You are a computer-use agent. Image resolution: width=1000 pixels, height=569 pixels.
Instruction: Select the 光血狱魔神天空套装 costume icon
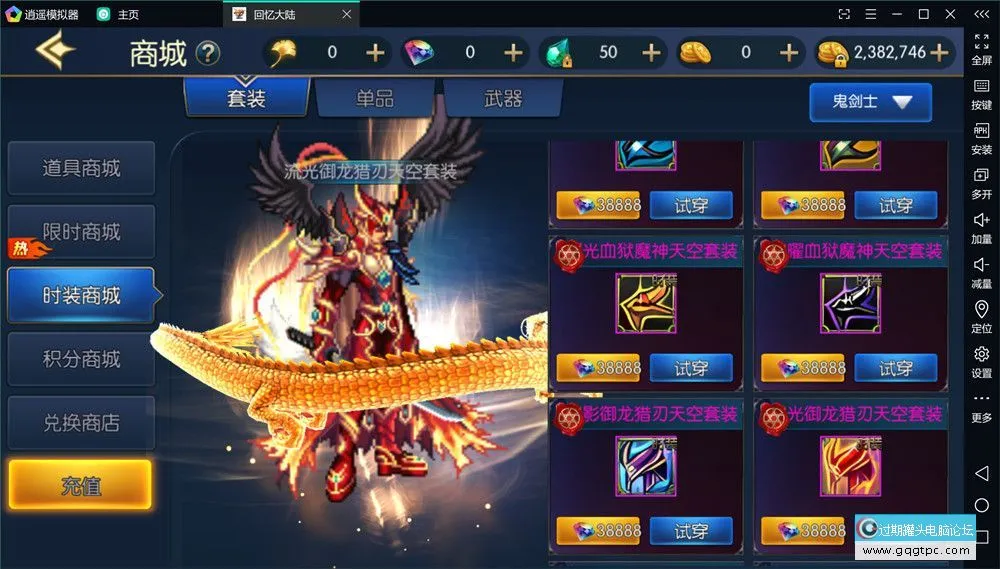(645, 304)
